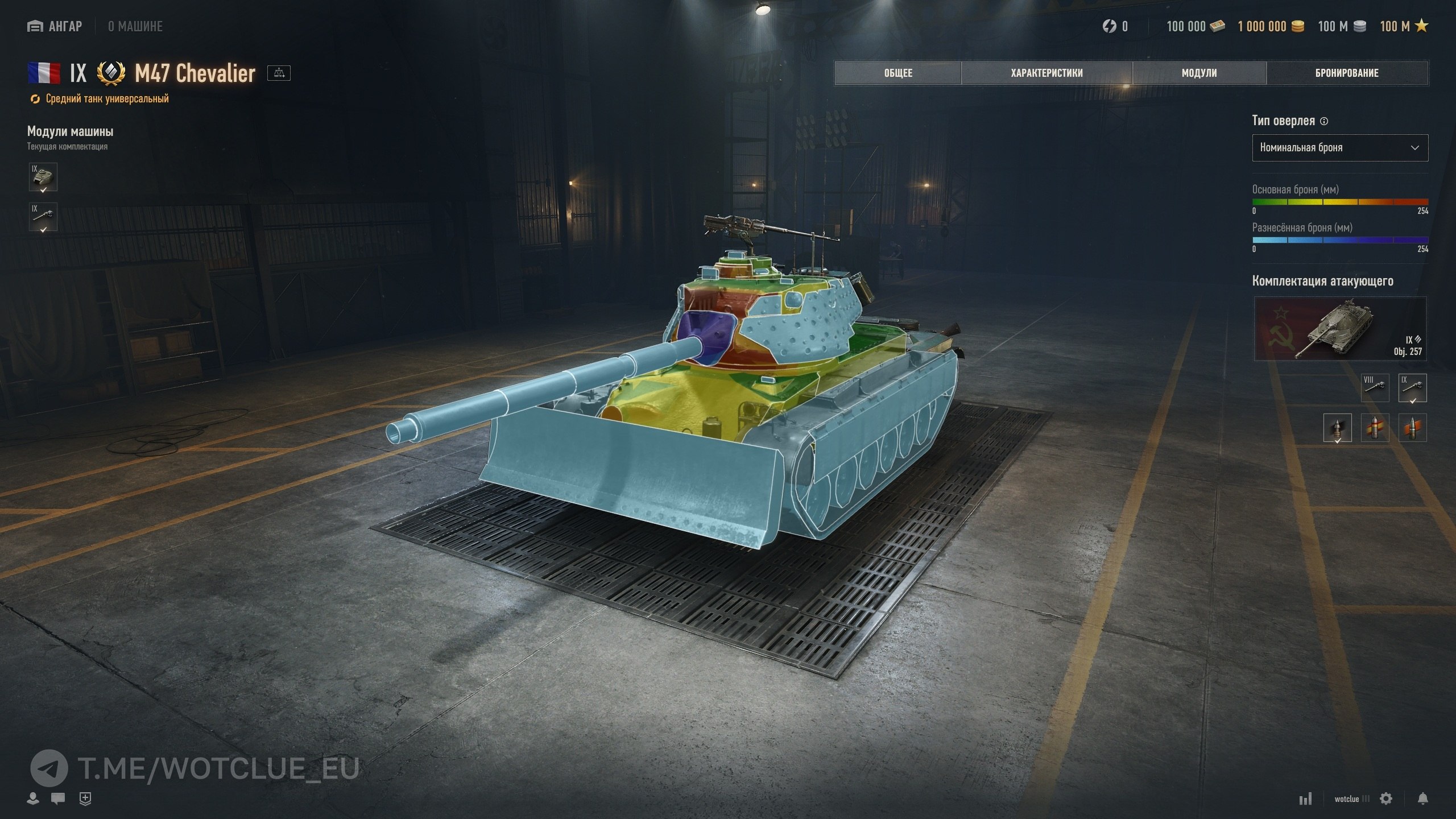Screen dimensions: 1456x819
Task: Select the tier IX attacker gun
Action: (x=1412, y=388)
